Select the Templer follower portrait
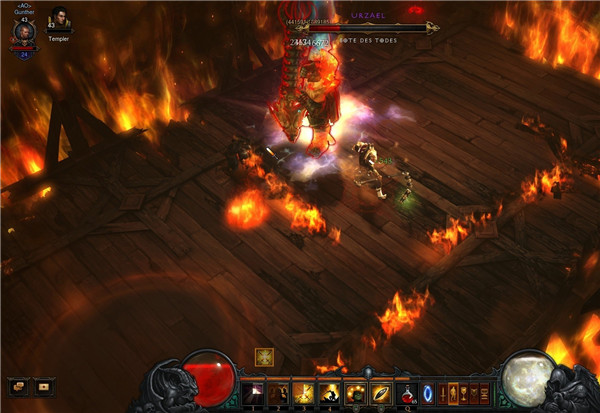 click(58, 21)
